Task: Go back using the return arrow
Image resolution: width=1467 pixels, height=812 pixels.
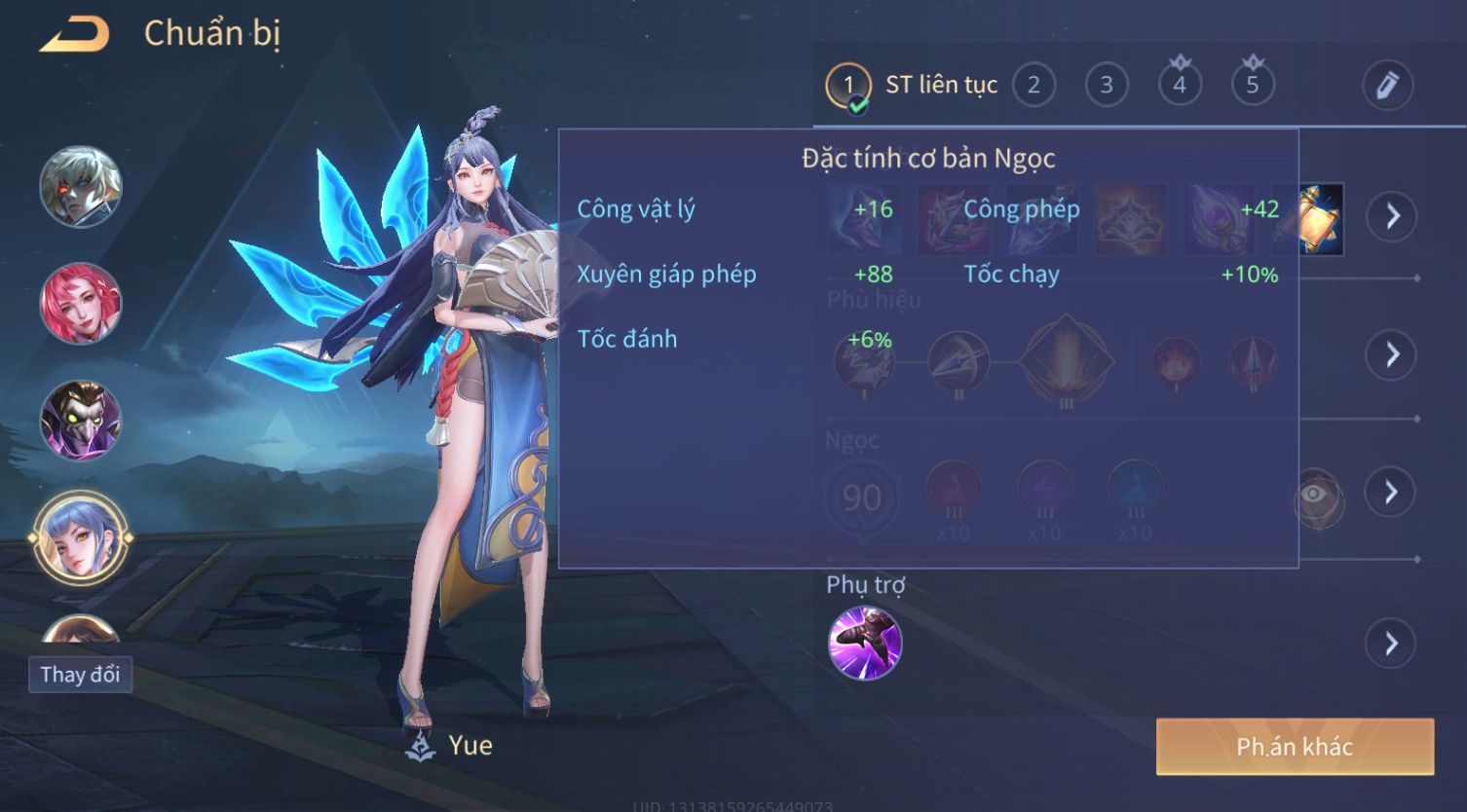Action: pos(75,35)
